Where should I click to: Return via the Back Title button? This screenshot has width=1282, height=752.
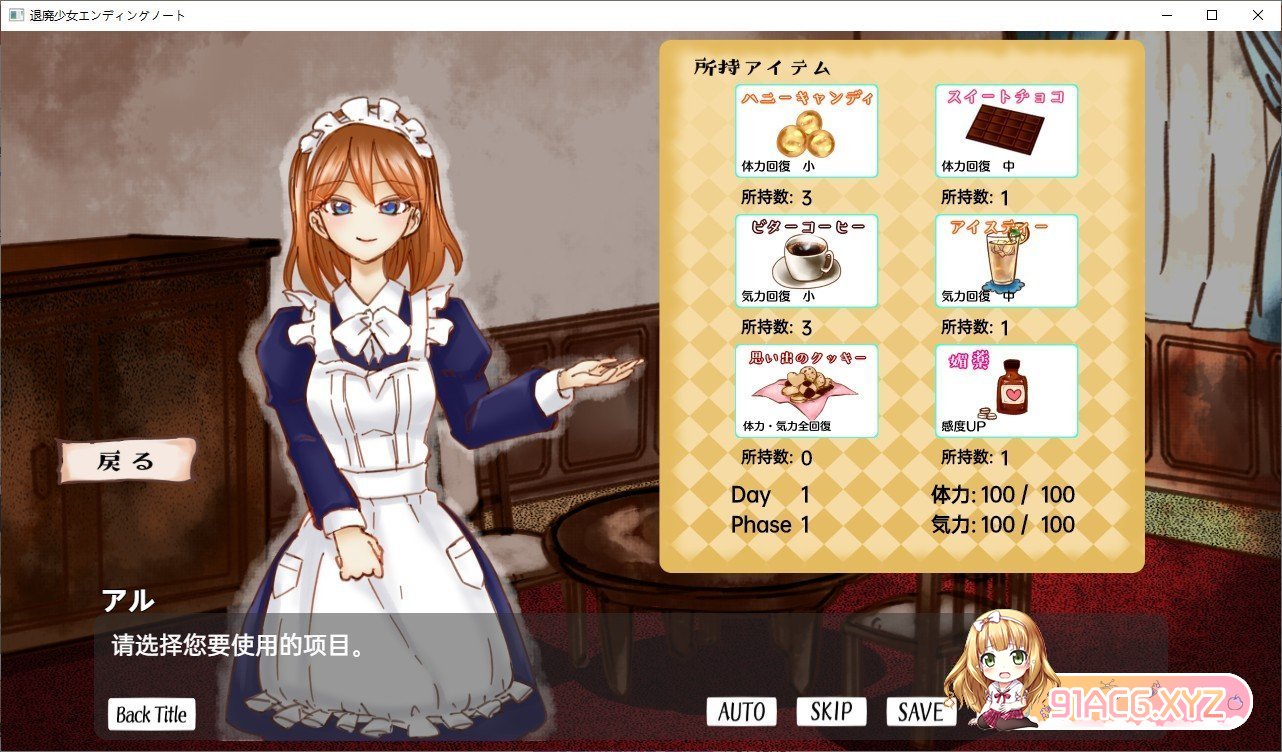click(152, 714)
